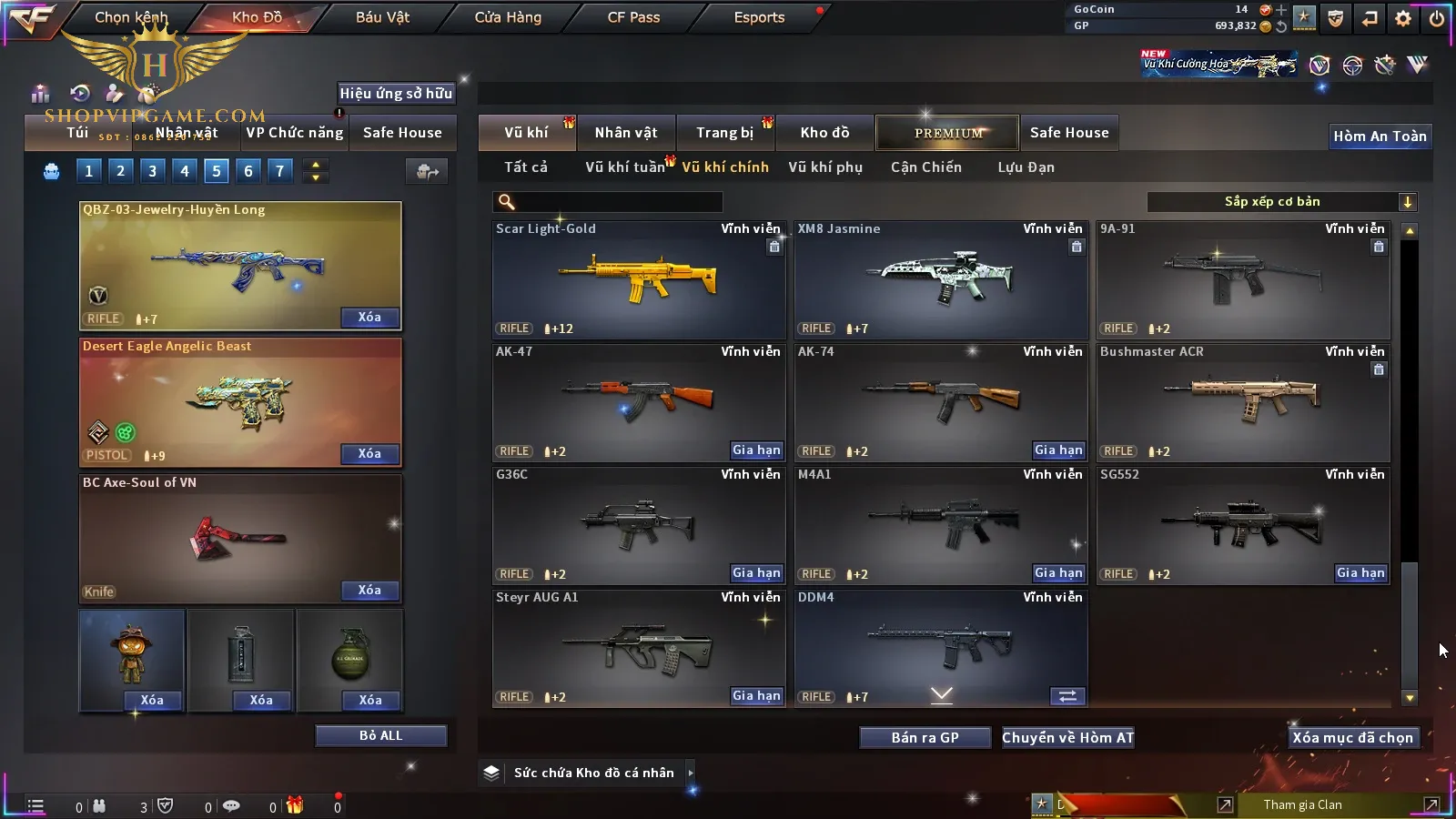Click Chuyển về Hòm AT button
The height and width of the screenshot is (819, 1456).
(1067, 738)
